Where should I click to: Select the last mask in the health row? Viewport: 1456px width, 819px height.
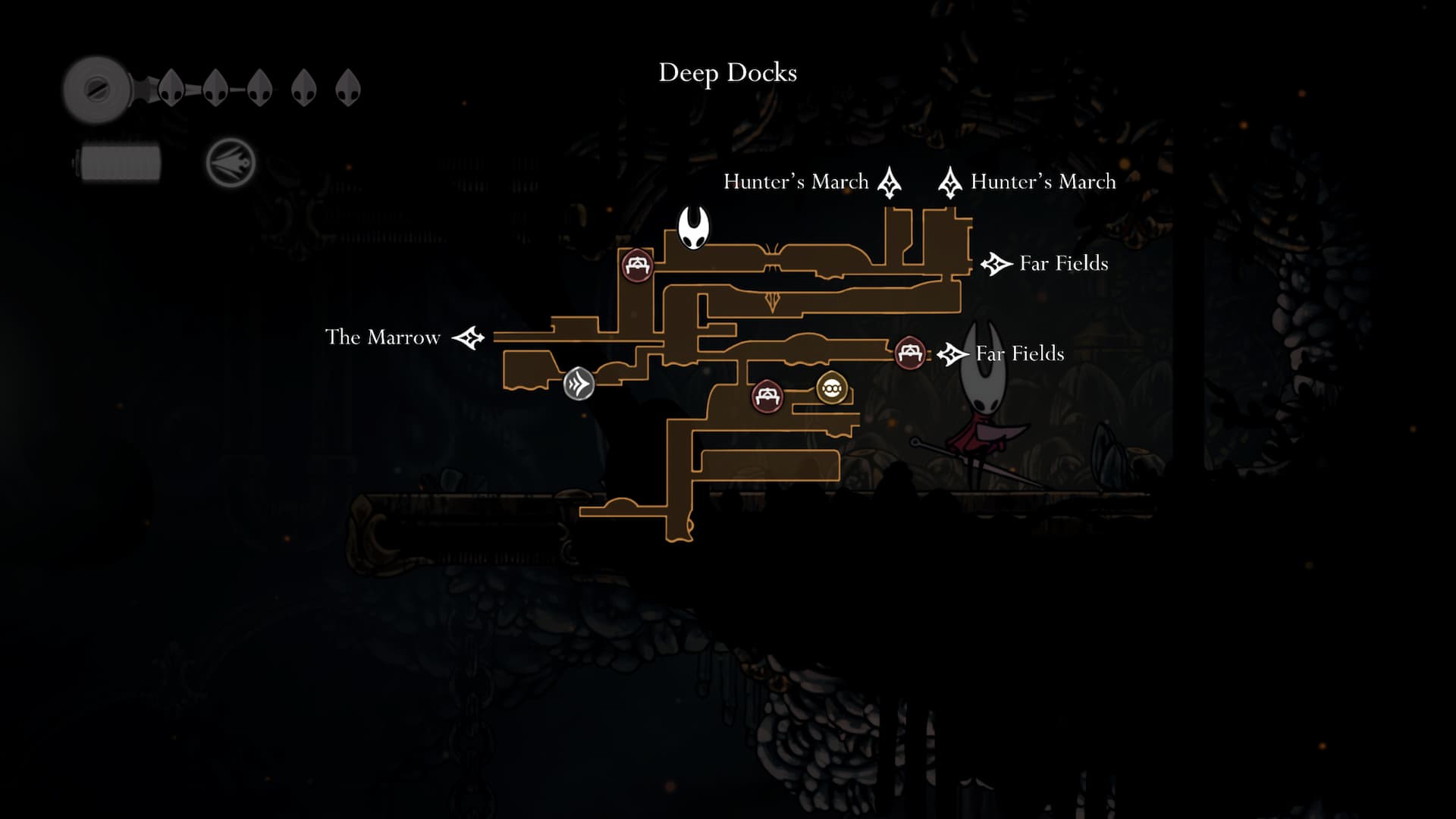tap(348, 86)
